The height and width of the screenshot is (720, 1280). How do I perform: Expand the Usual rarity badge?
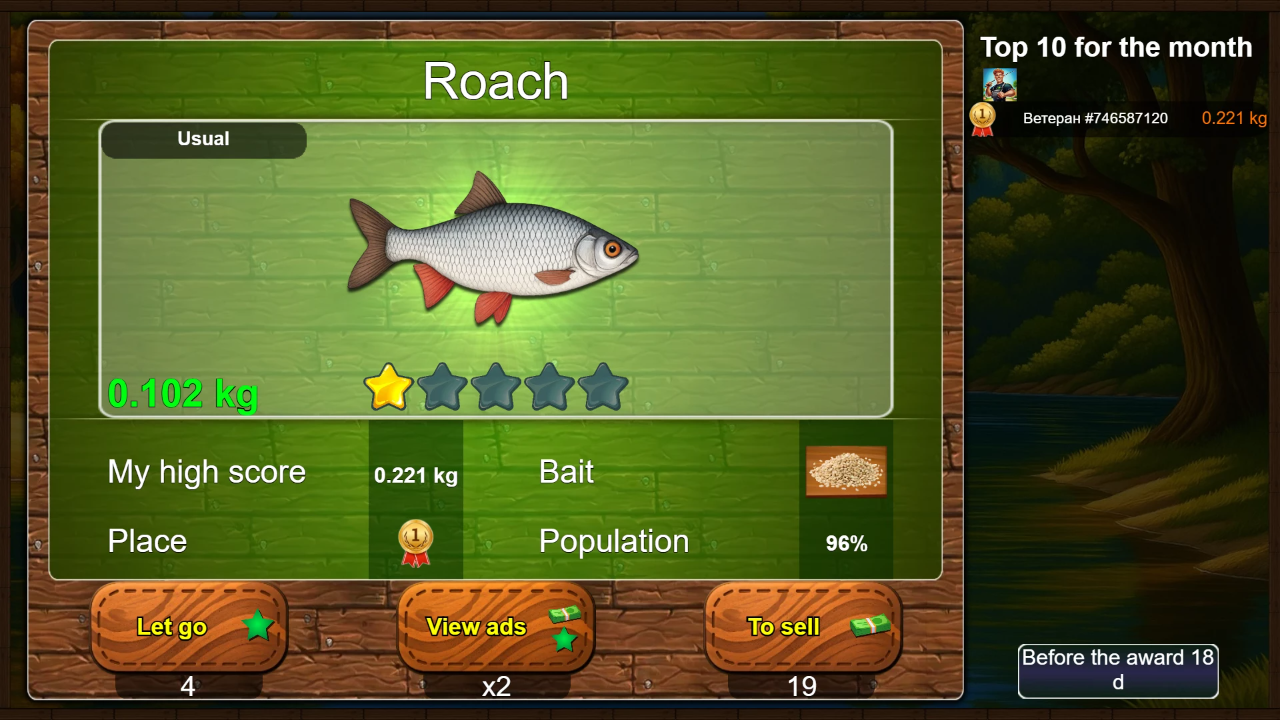pos(203,140)
